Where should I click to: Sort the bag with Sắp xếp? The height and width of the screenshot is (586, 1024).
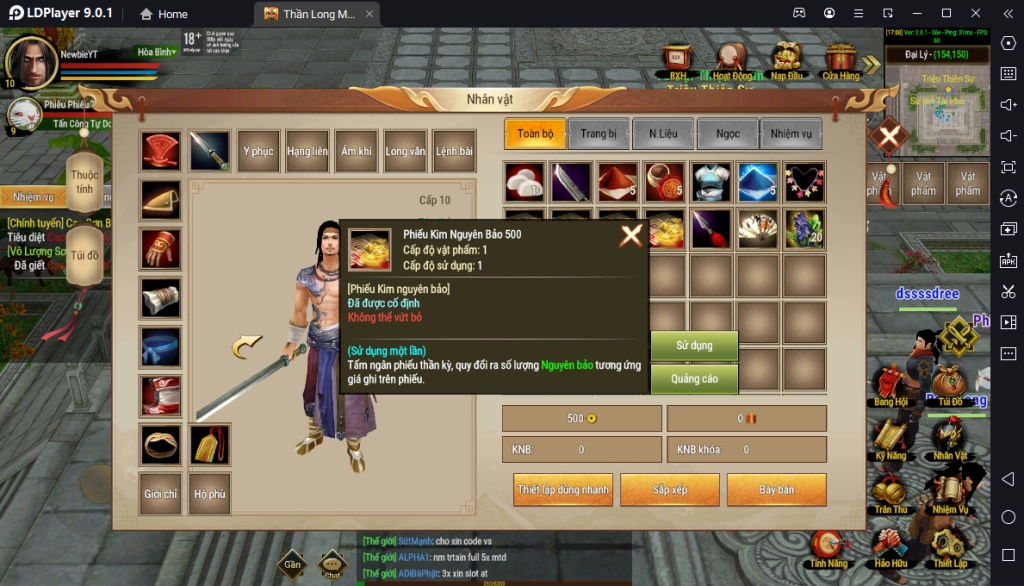click(x=670, y=490)
